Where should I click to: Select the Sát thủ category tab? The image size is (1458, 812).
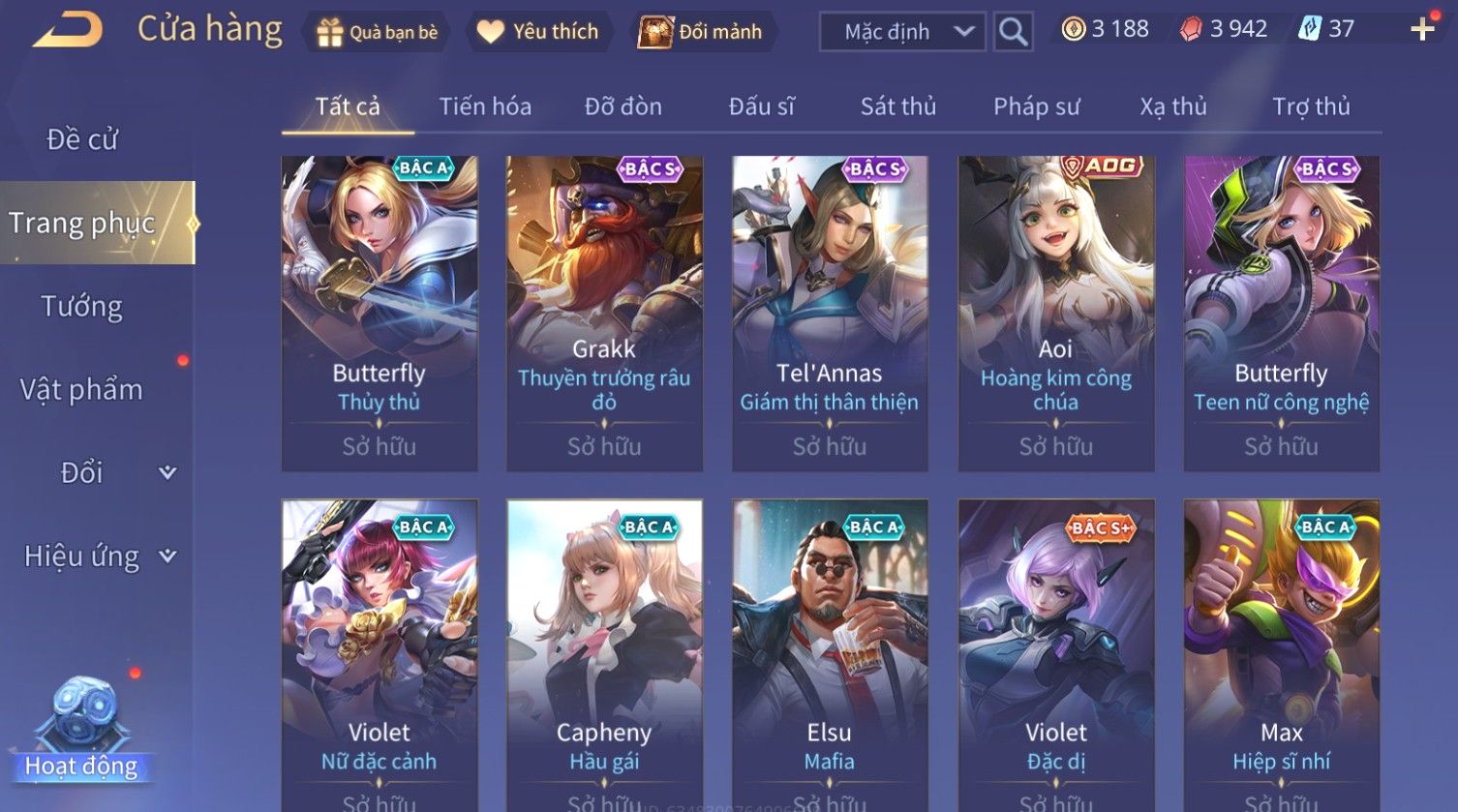coord(898,106)
